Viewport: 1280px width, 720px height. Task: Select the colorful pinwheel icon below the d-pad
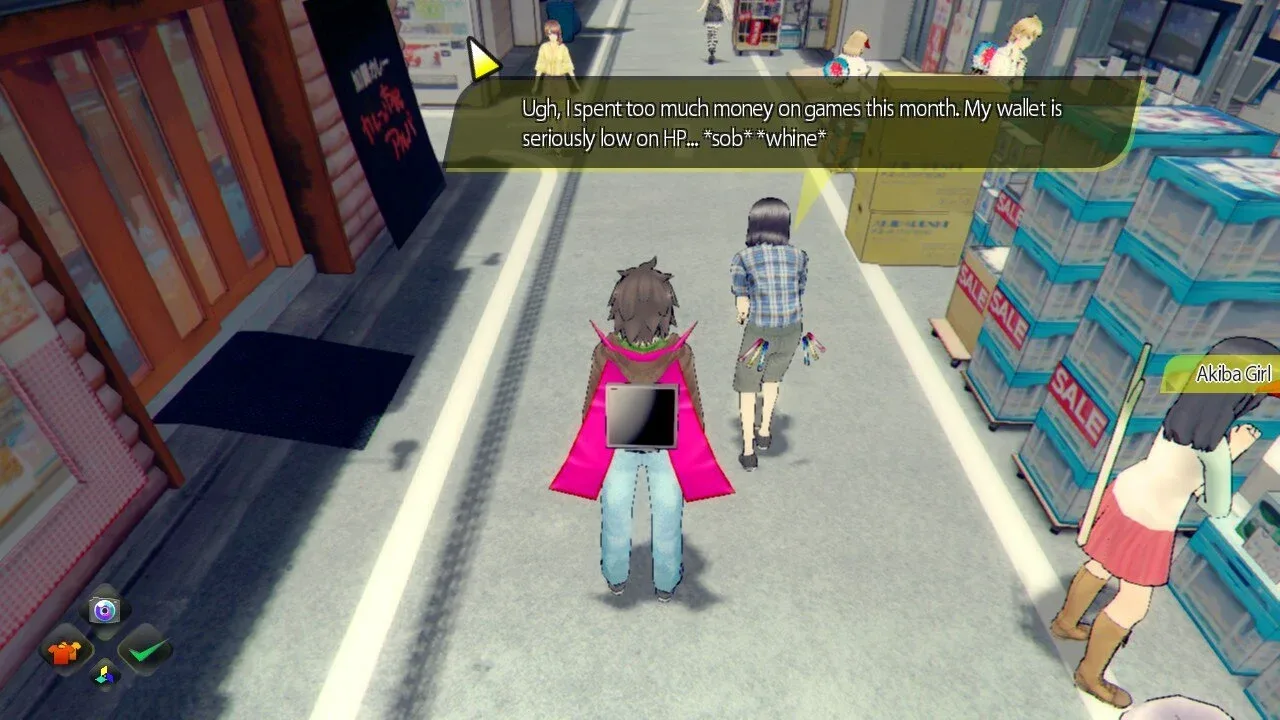[103, 674]
